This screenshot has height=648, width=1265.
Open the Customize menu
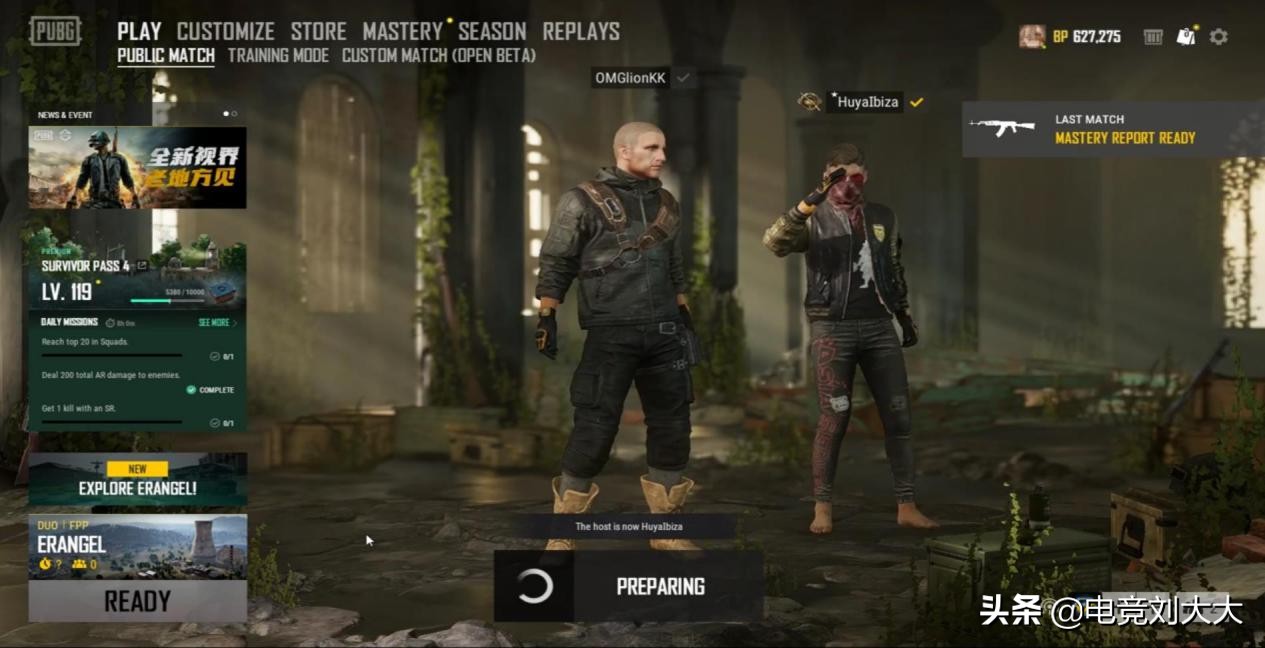(225, 31)
